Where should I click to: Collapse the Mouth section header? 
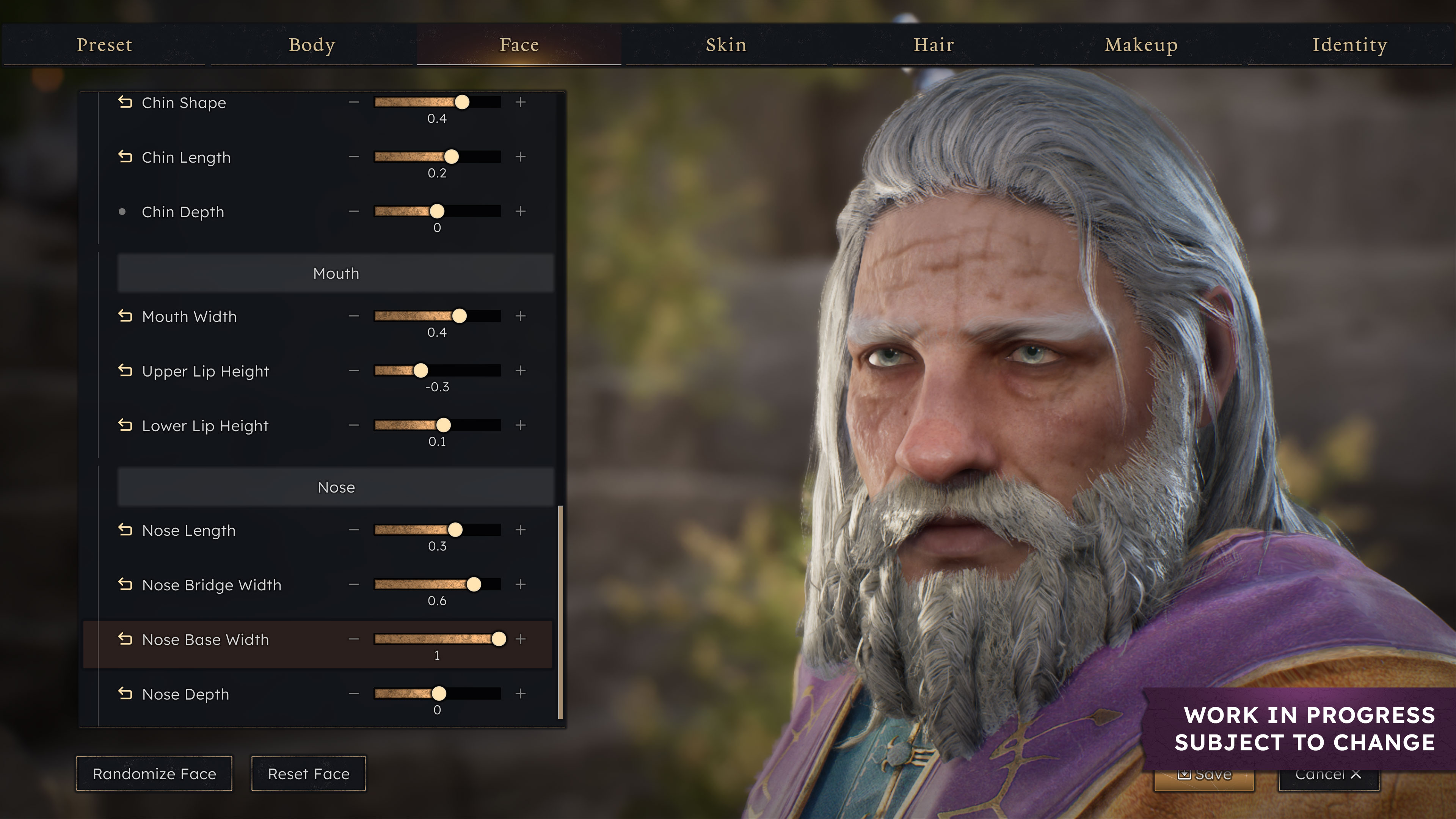(x=336, y=273)
